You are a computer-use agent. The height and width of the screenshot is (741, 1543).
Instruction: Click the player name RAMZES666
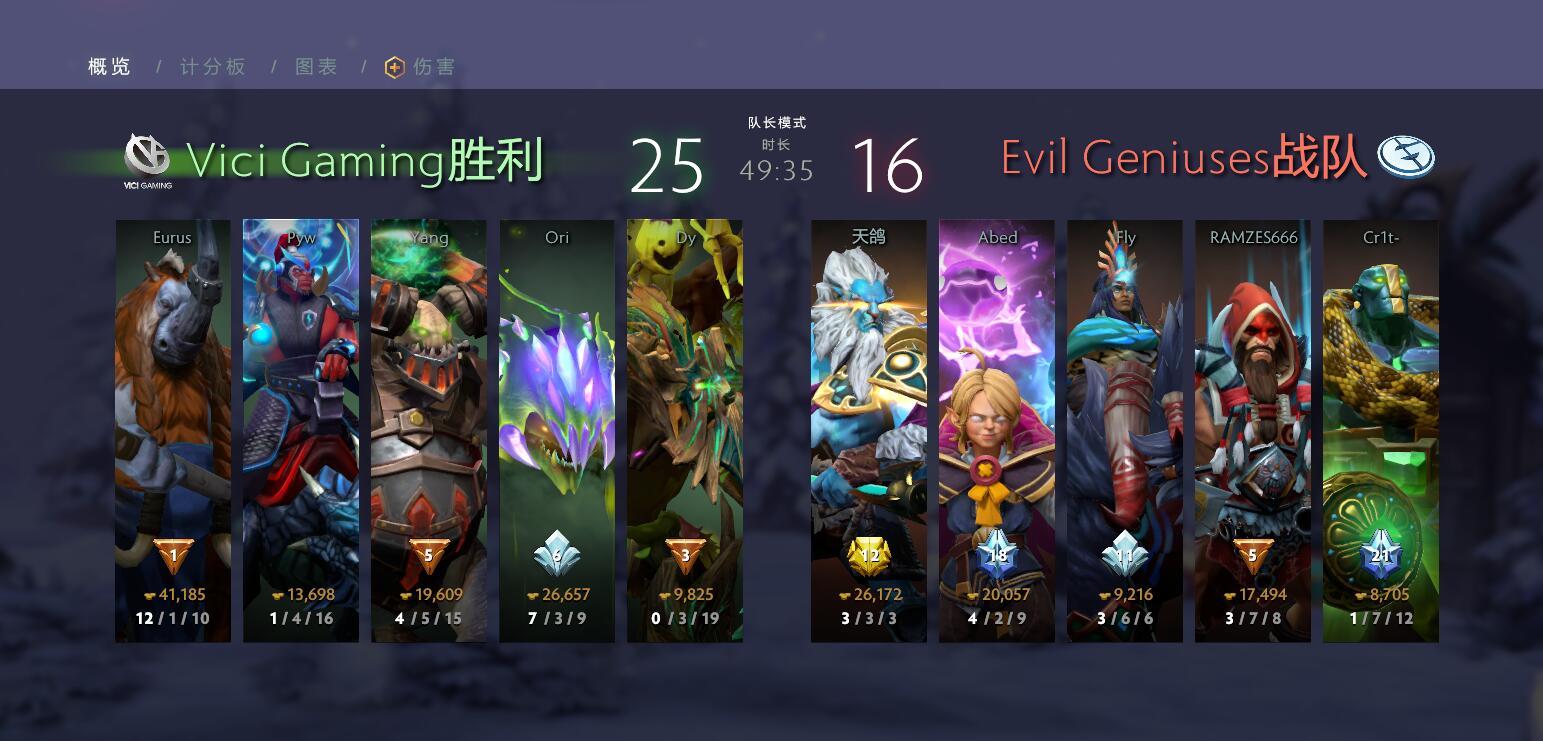pos(1253,237)
